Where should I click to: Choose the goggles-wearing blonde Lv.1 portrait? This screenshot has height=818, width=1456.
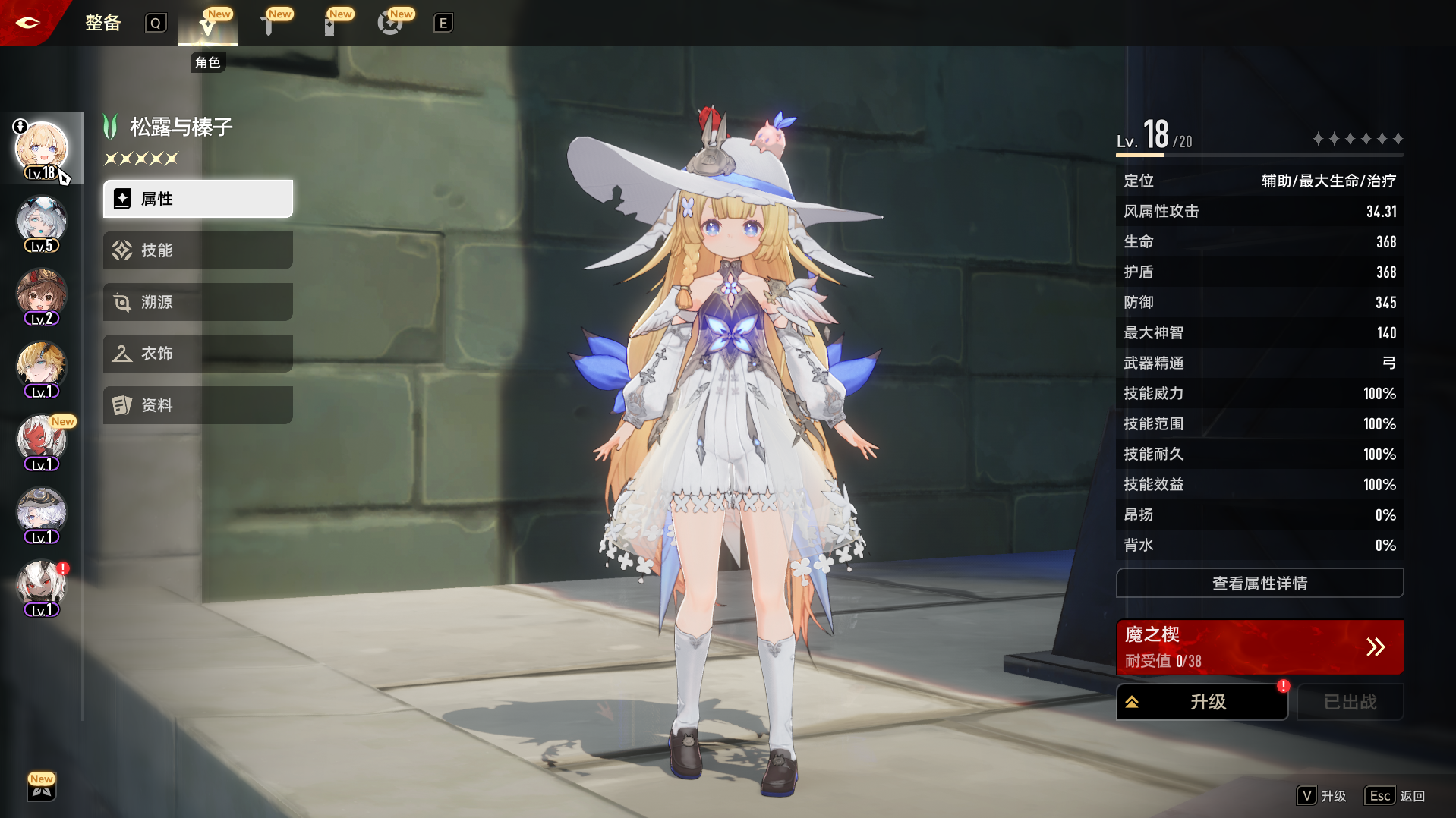pos(42,368)
